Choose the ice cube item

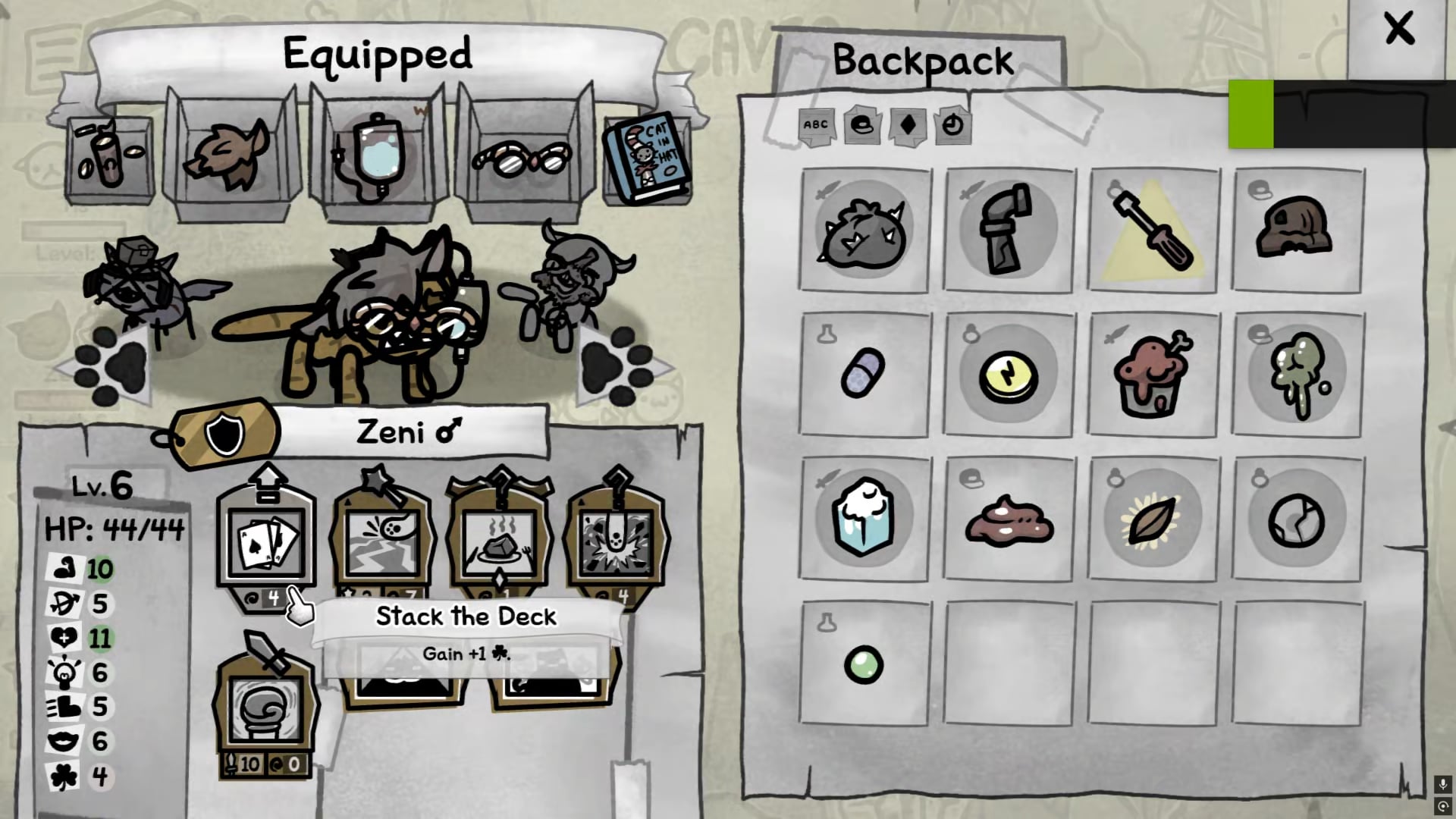pyautogui.click(x=863, y=518)
